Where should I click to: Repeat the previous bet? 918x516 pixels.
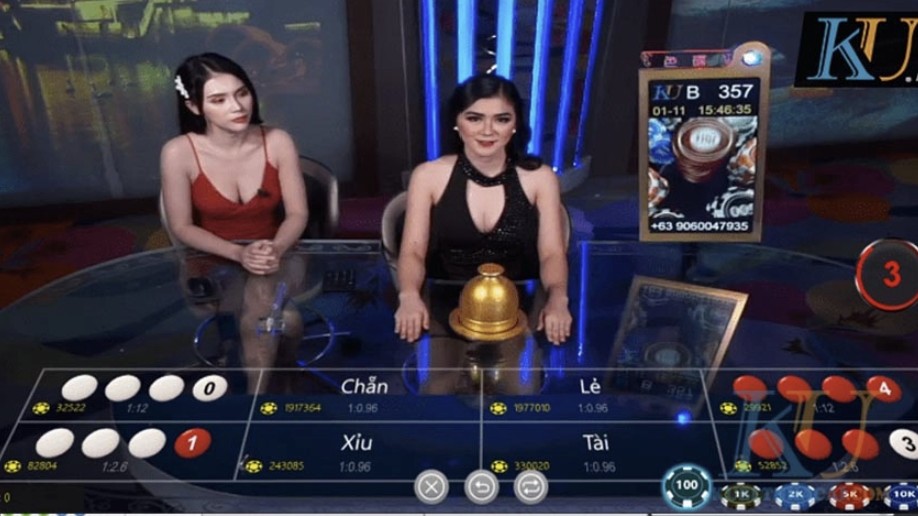pyautogui.click(x=530, y=487)
